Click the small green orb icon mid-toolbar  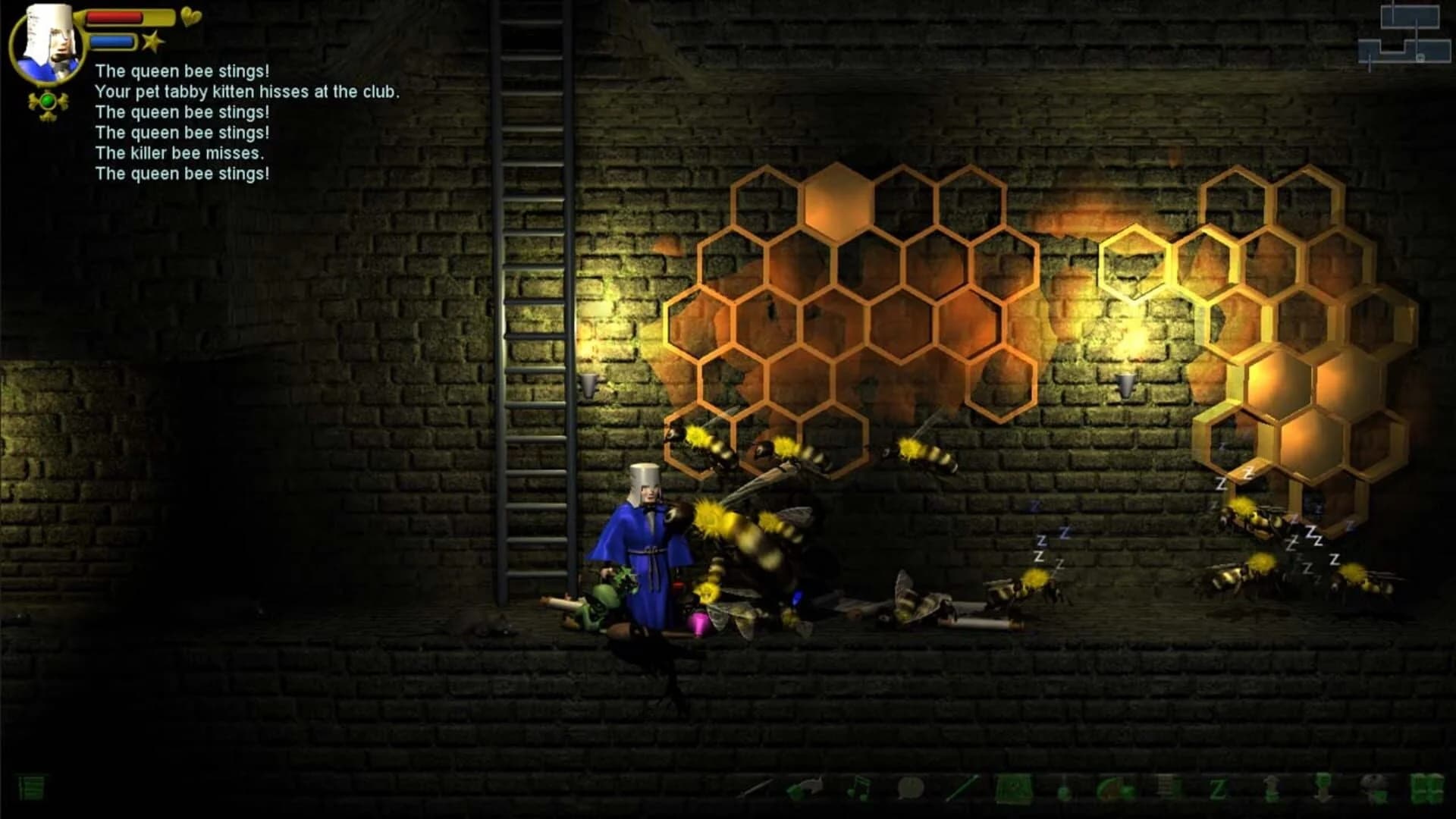(x=1065, y=792)
